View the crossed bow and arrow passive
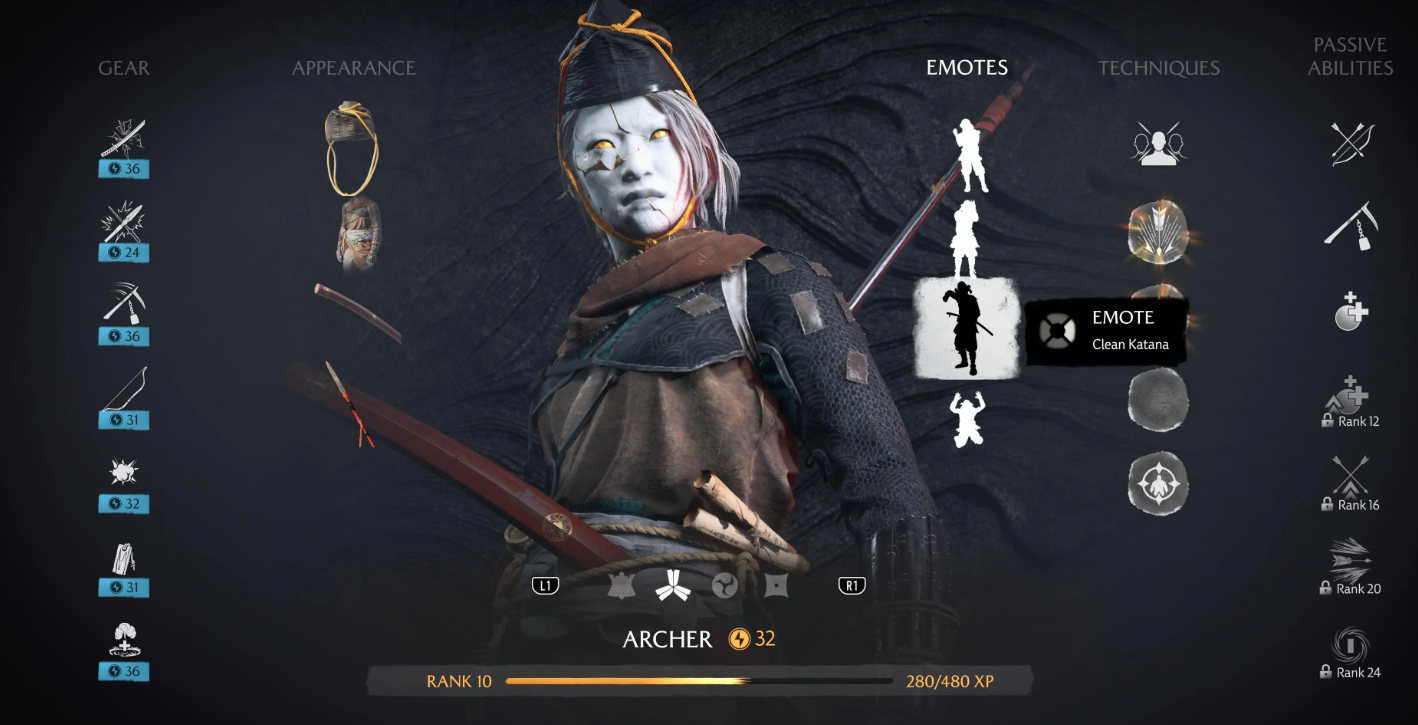 coord(1351,144)
